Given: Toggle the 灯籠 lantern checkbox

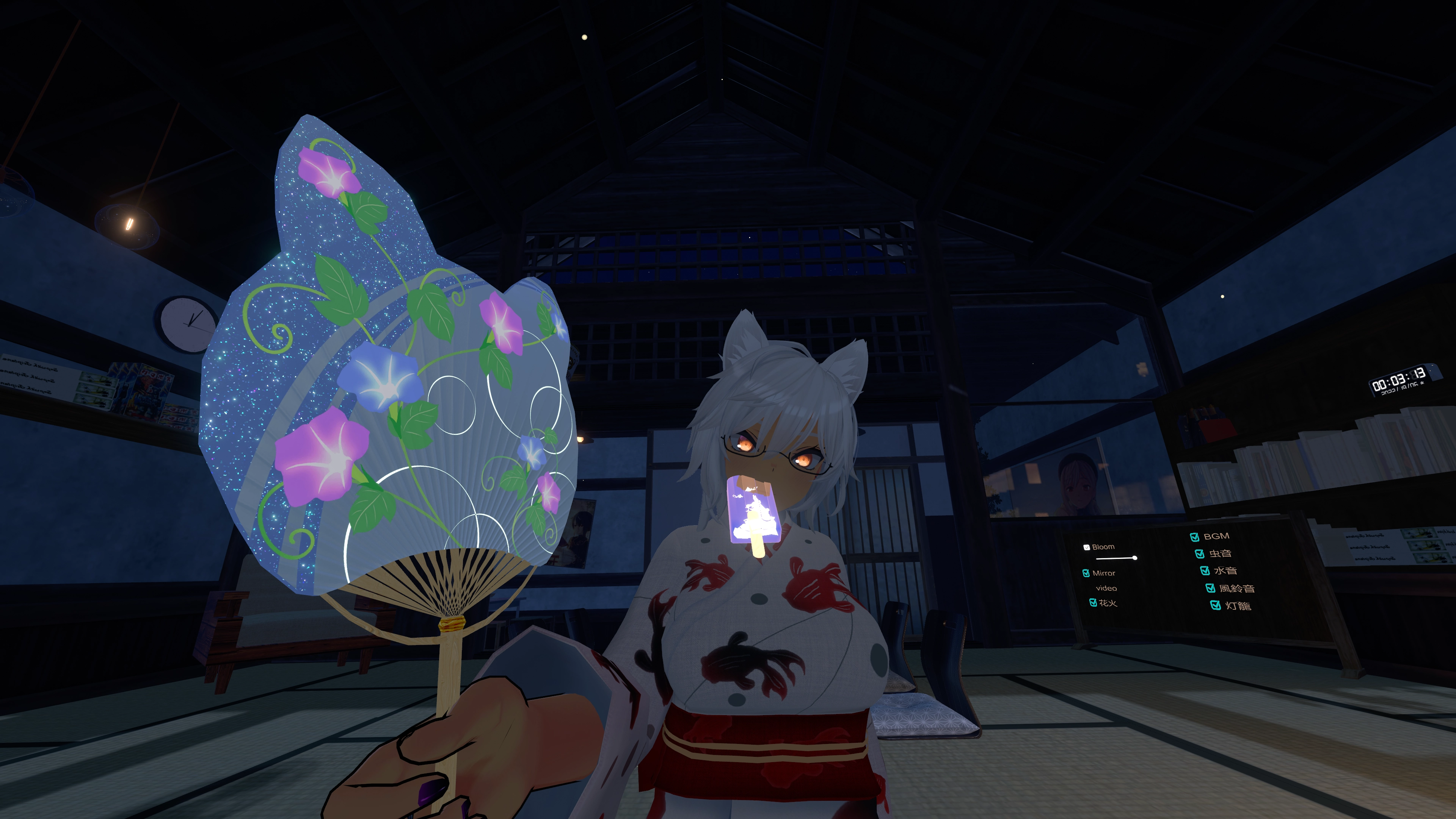Looking at the screenshot, I should tap(1215, 606).
